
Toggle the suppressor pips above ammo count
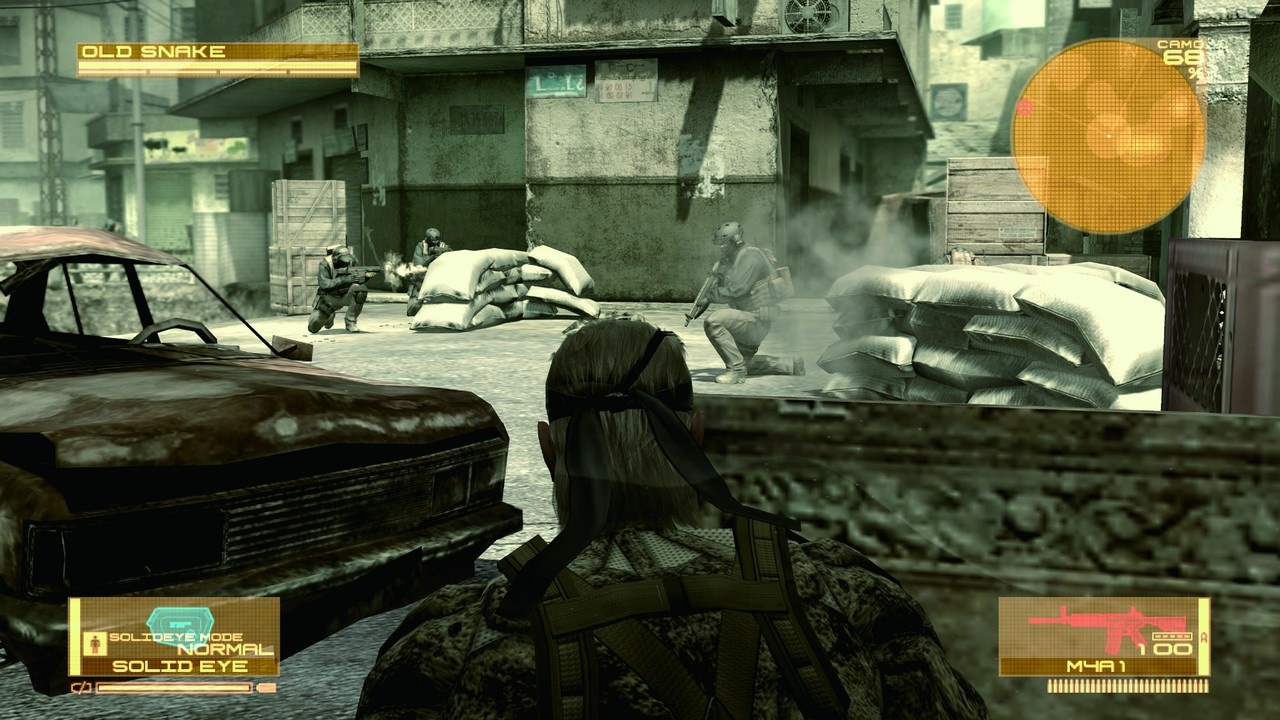[x=1173, y=636]
